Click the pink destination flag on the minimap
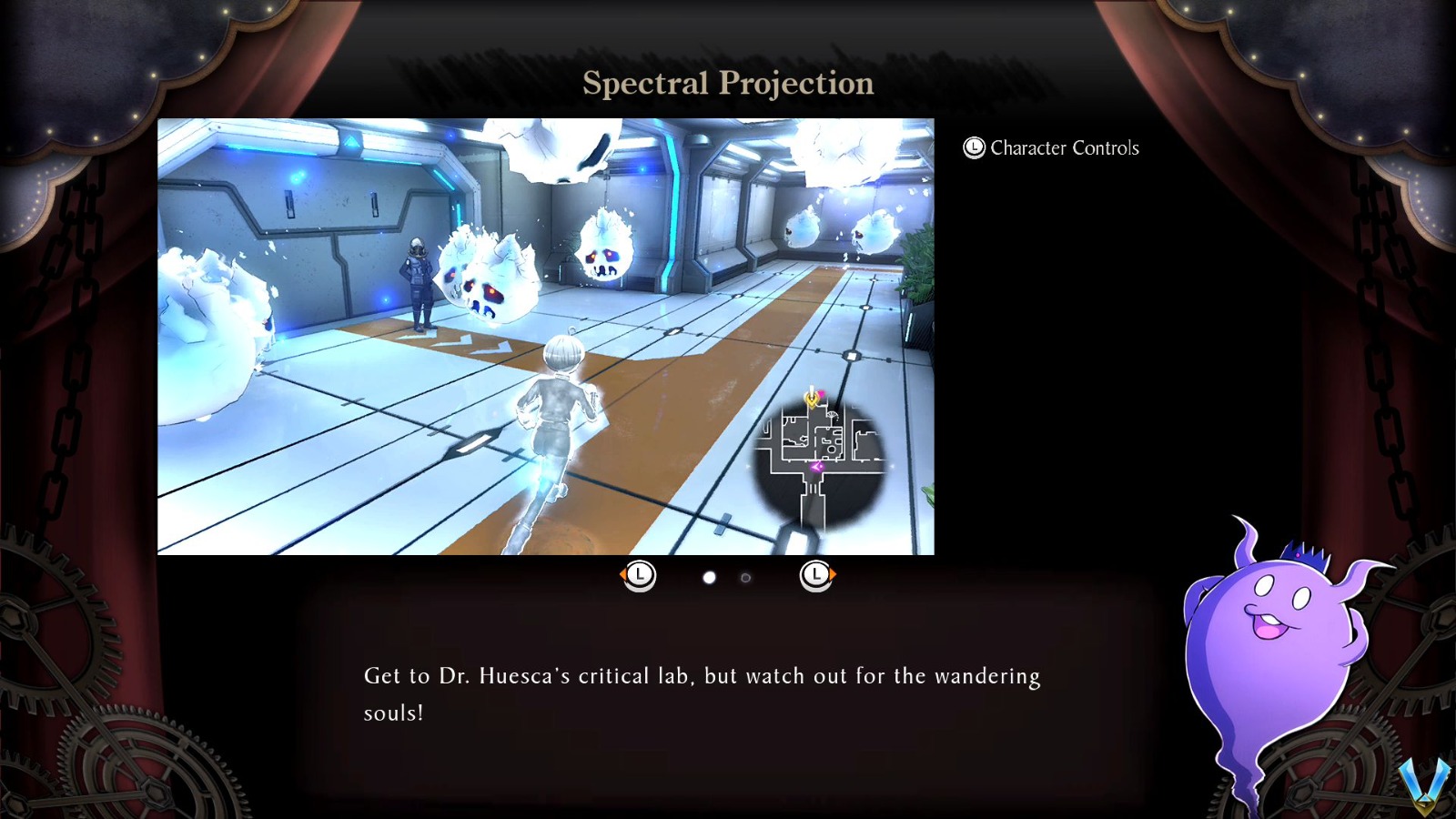 pyautogui.click(x=821, y=393)
